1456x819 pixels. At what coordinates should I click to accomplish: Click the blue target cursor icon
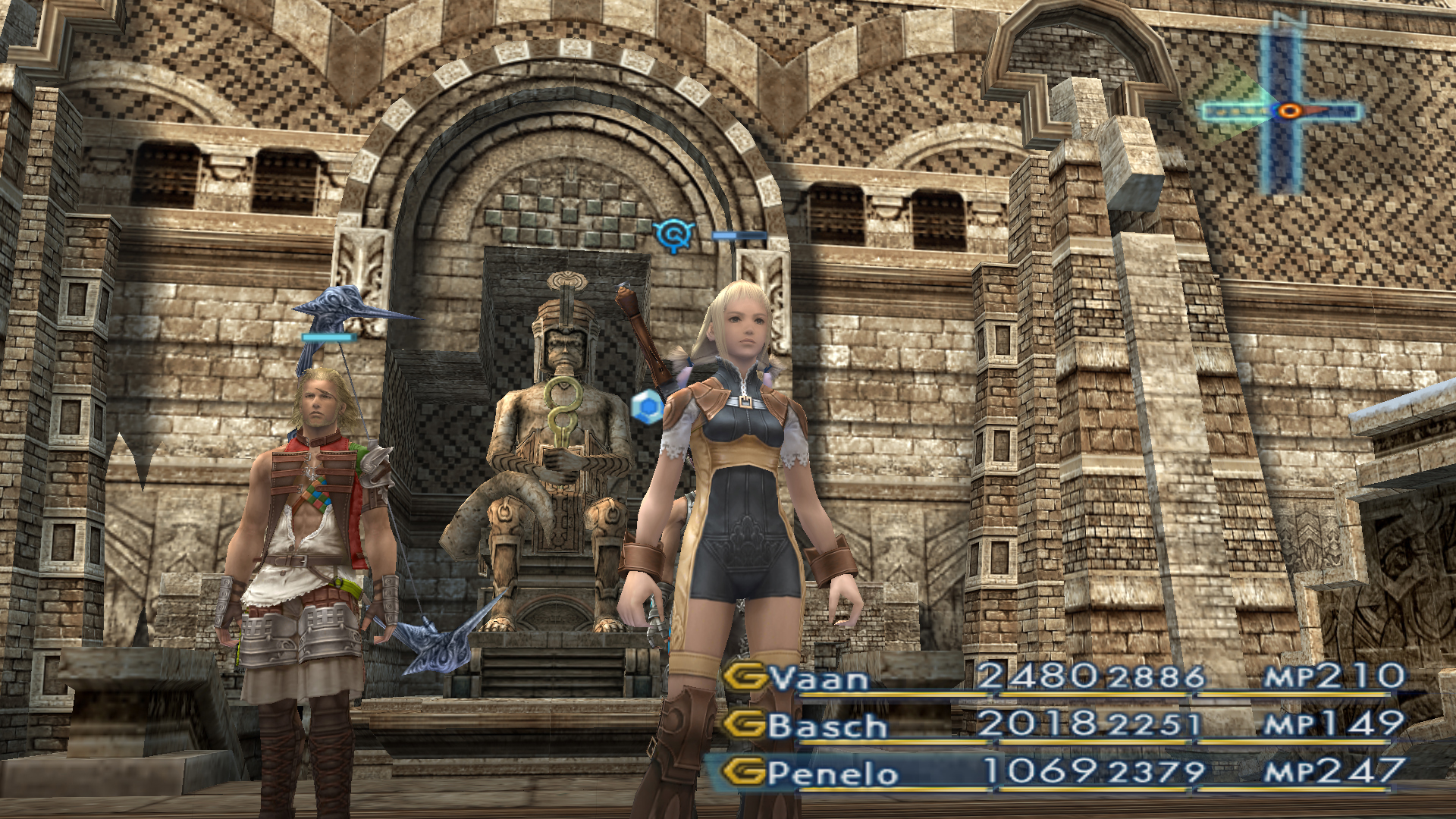(673, 235)
